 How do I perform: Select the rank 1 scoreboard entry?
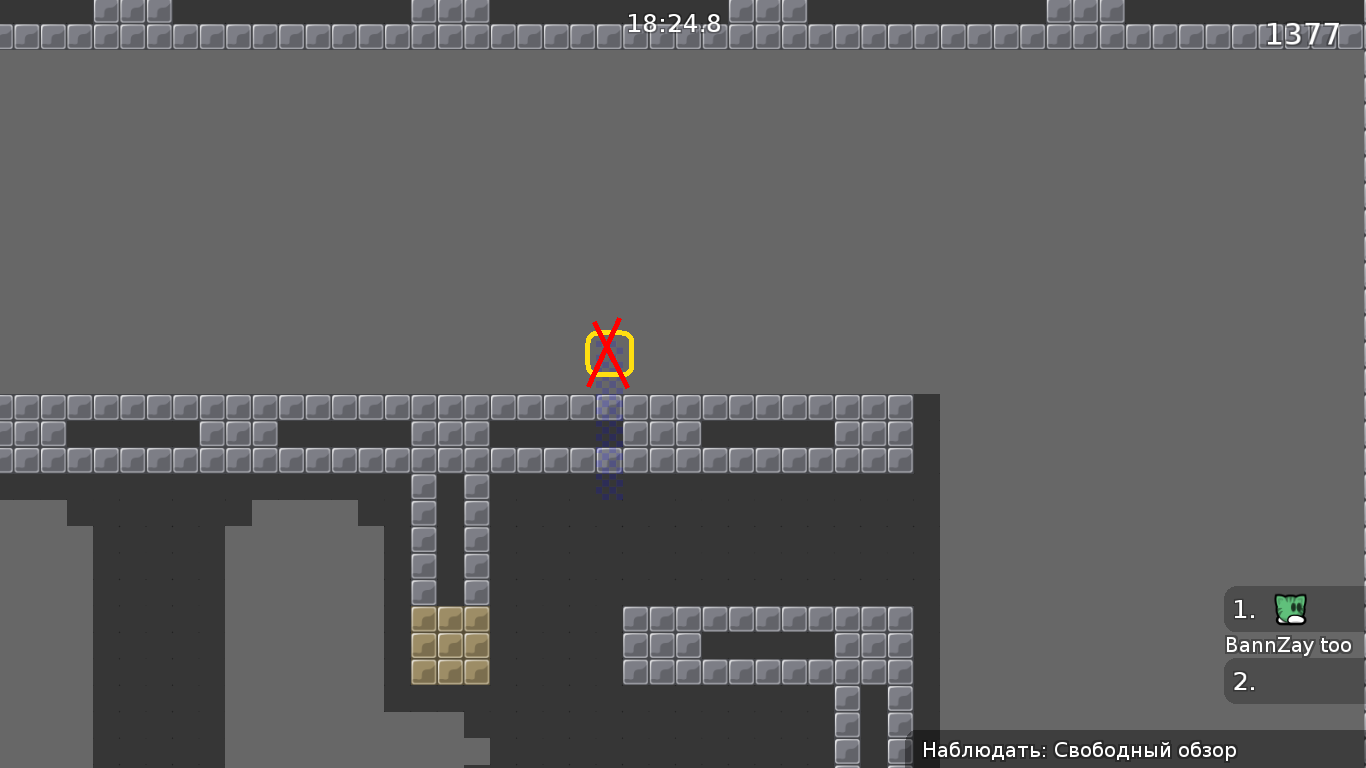click(1265, 609)
